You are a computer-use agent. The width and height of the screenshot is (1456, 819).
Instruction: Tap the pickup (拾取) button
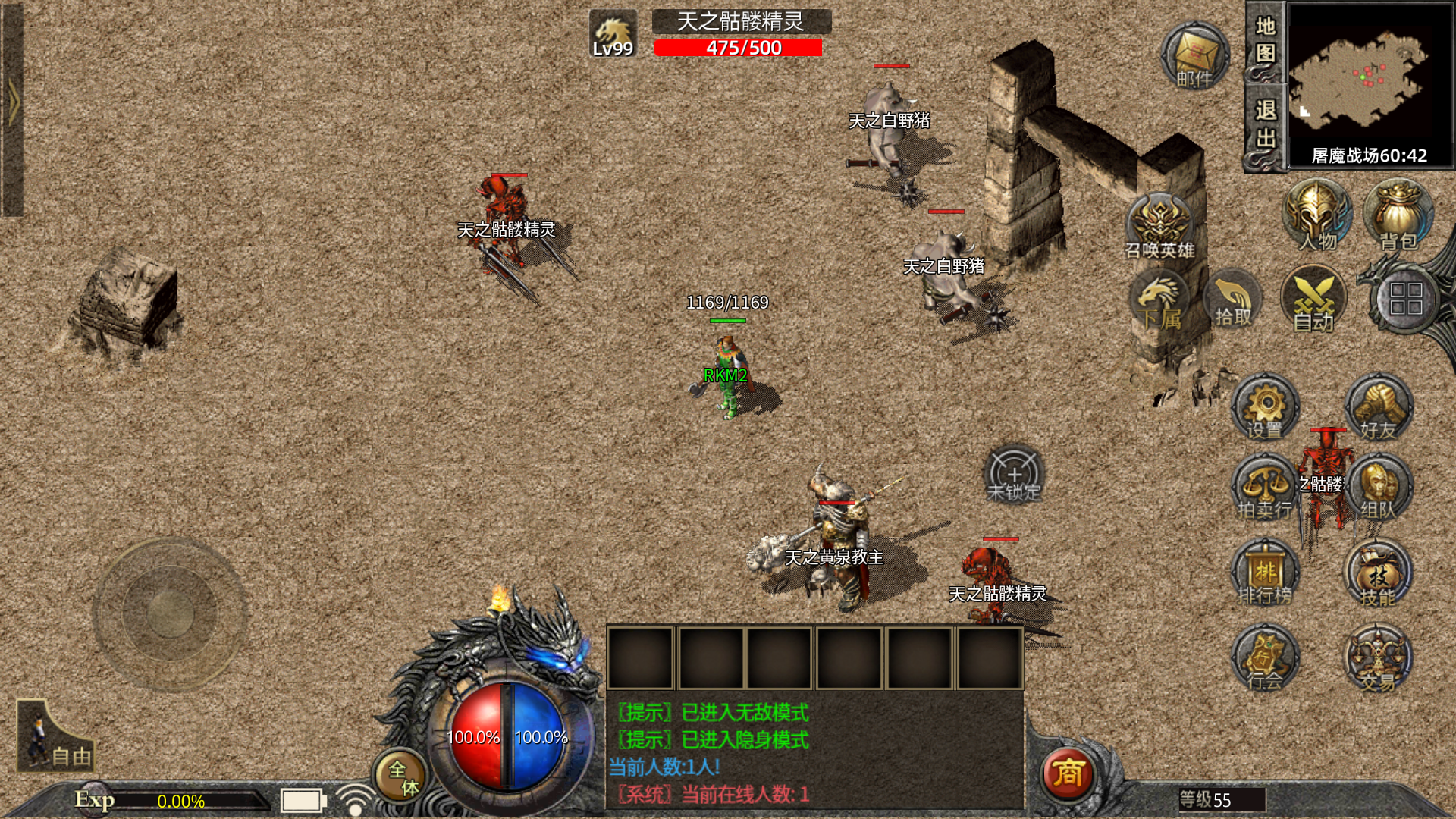coord(1233,300)
